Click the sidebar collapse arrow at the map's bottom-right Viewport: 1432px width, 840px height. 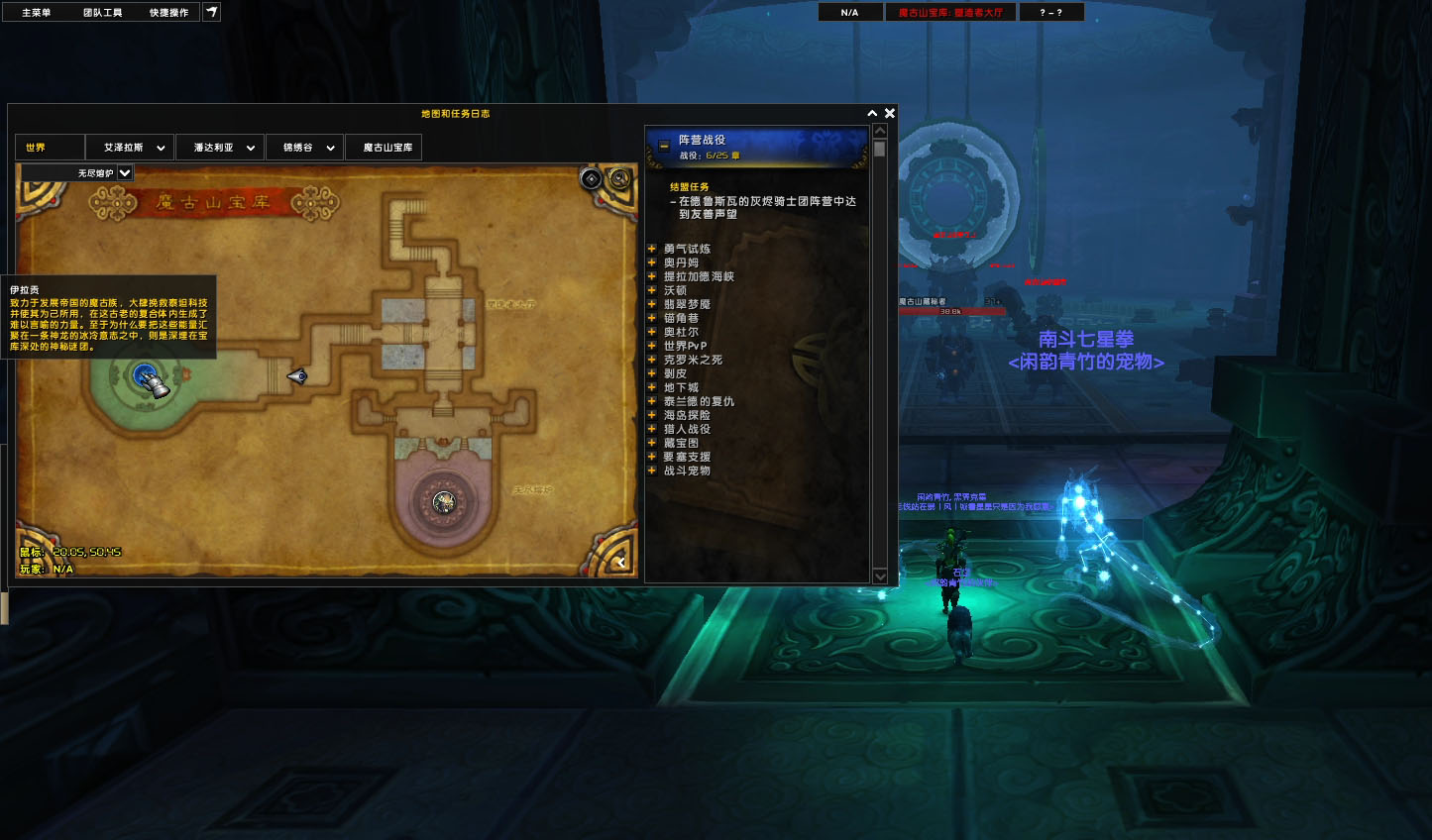click(621, 562)
